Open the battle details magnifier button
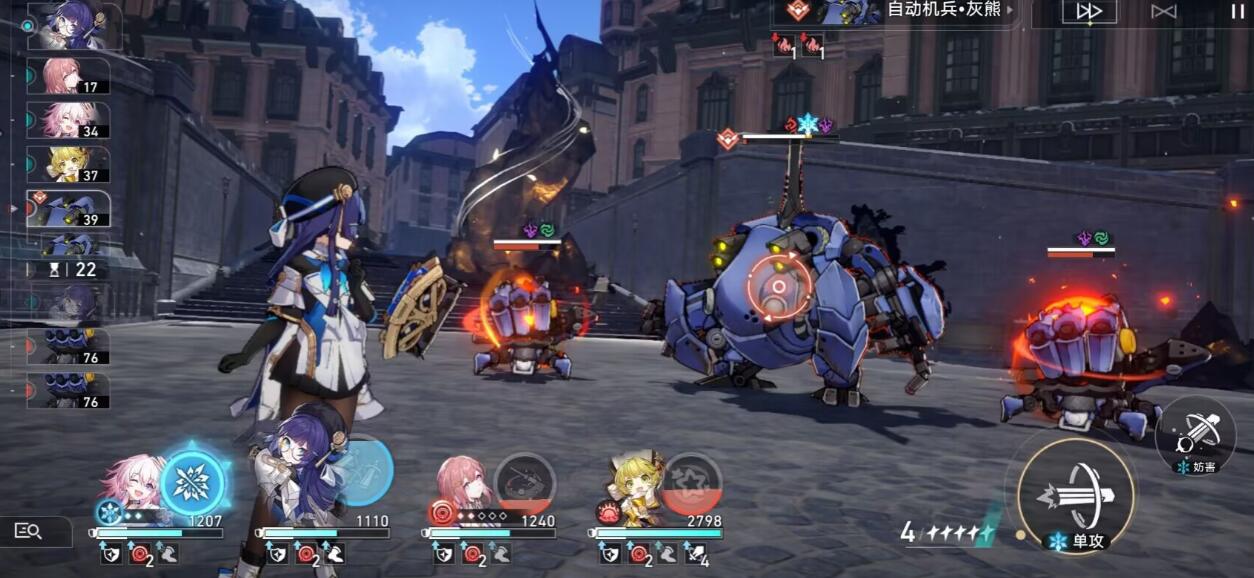 click(28, 531)
